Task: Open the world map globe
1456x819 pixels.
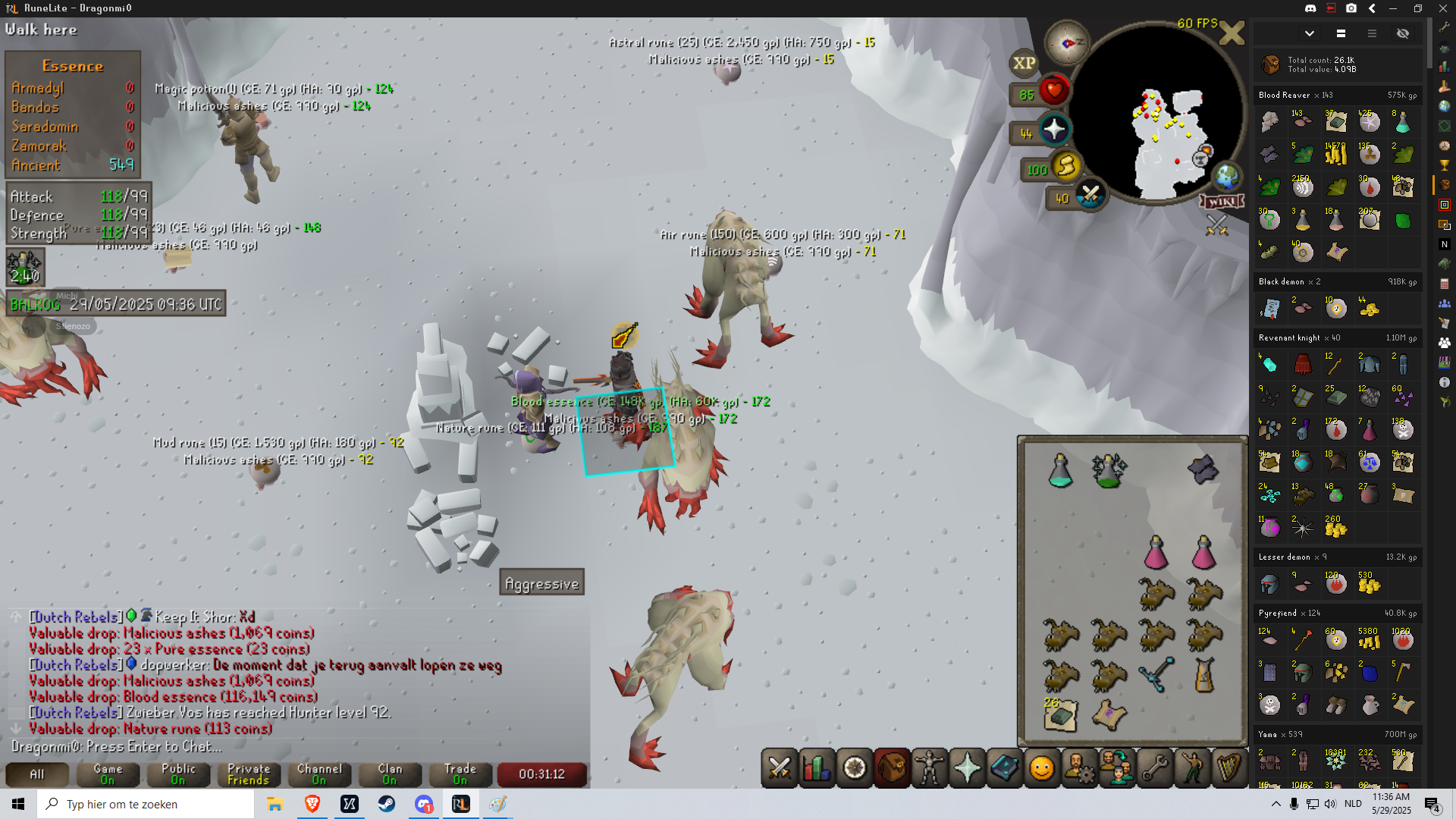Action: tap(1226, 176)
